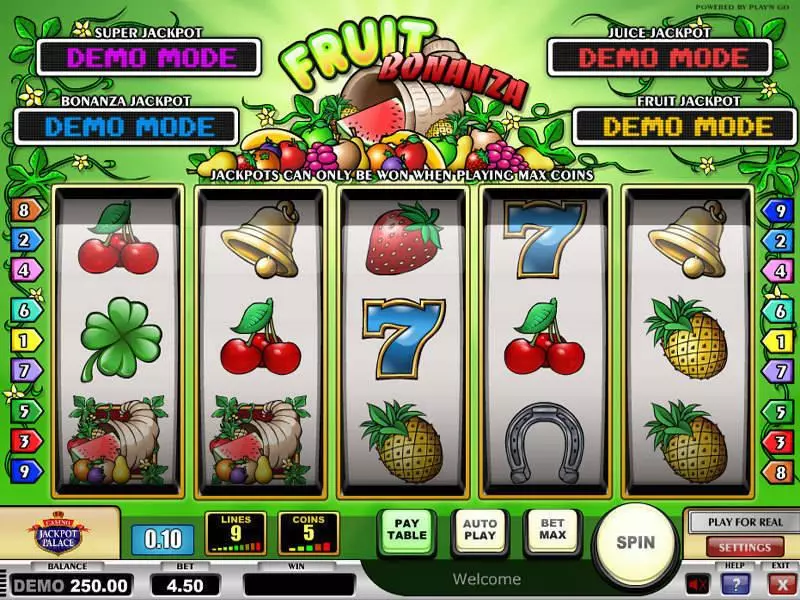800x600 pixels.
Task: Toggle the sound speaker icon
Action: coord(698,583)
